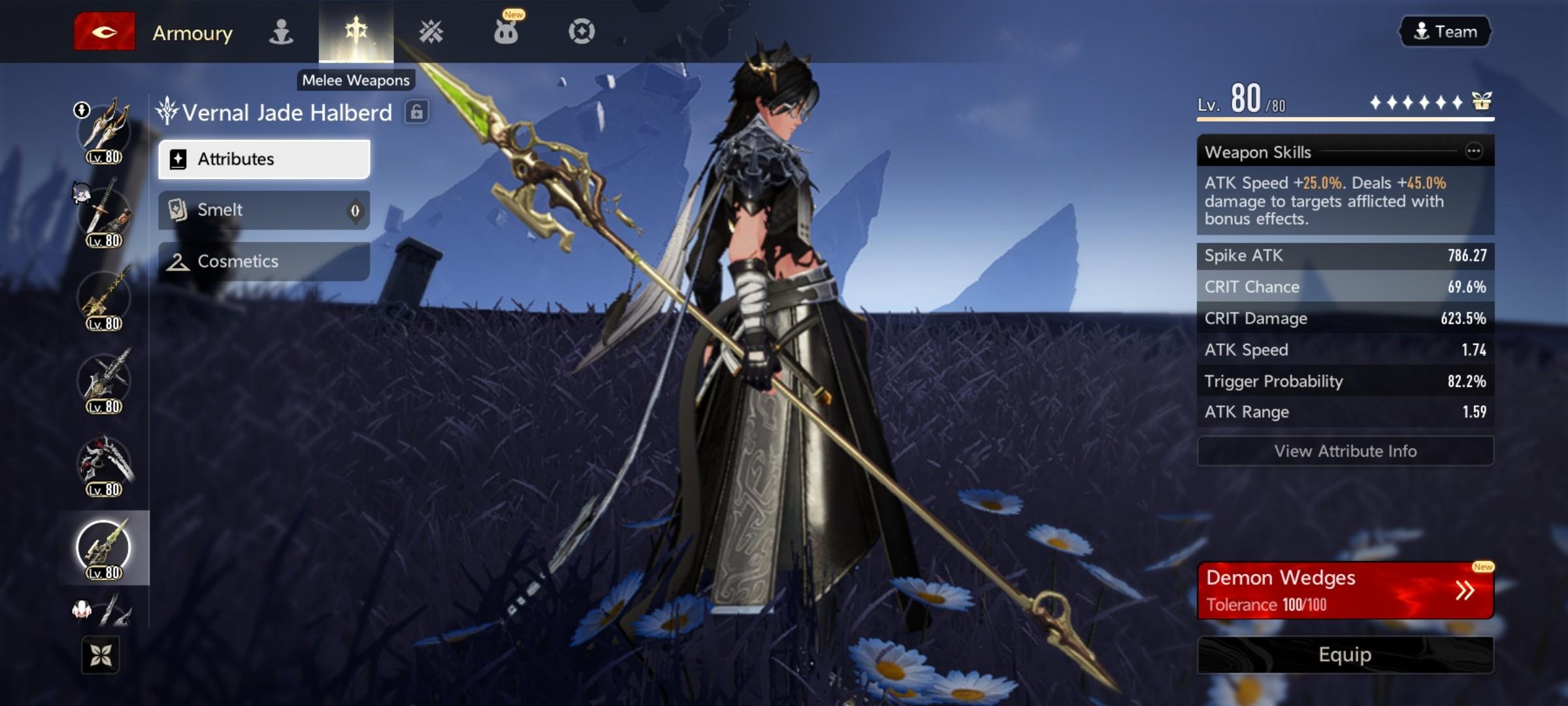Expand Weapon Skills details via ellipsis
This screenshot has width=1568, height=706.
[x=1474, y=152]
